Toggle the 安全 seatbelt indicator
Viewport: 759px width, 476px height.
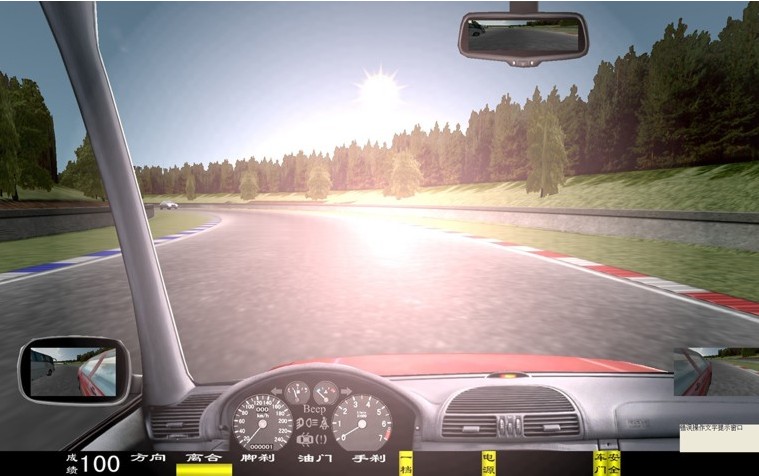pyautogui.click(x=614, y=462)
